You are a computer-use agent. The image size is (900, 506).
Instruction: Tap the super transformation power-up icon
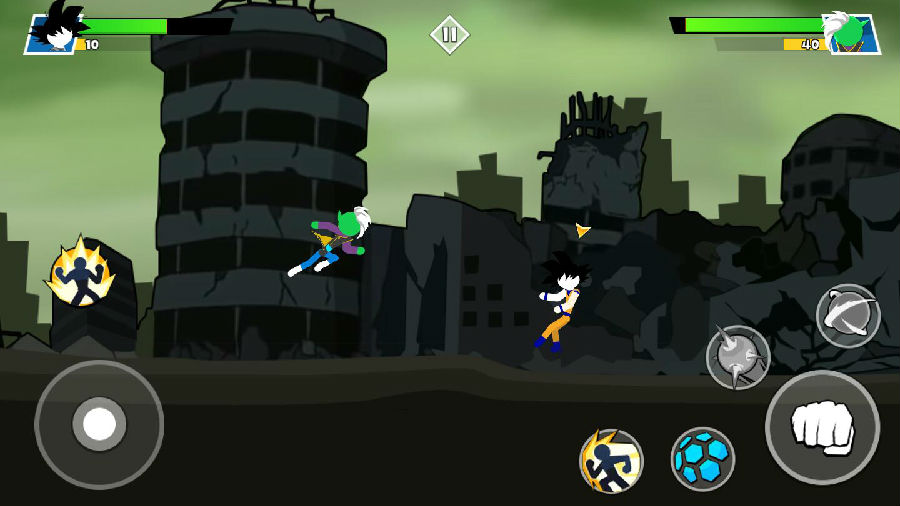click(x=80, y=274)
